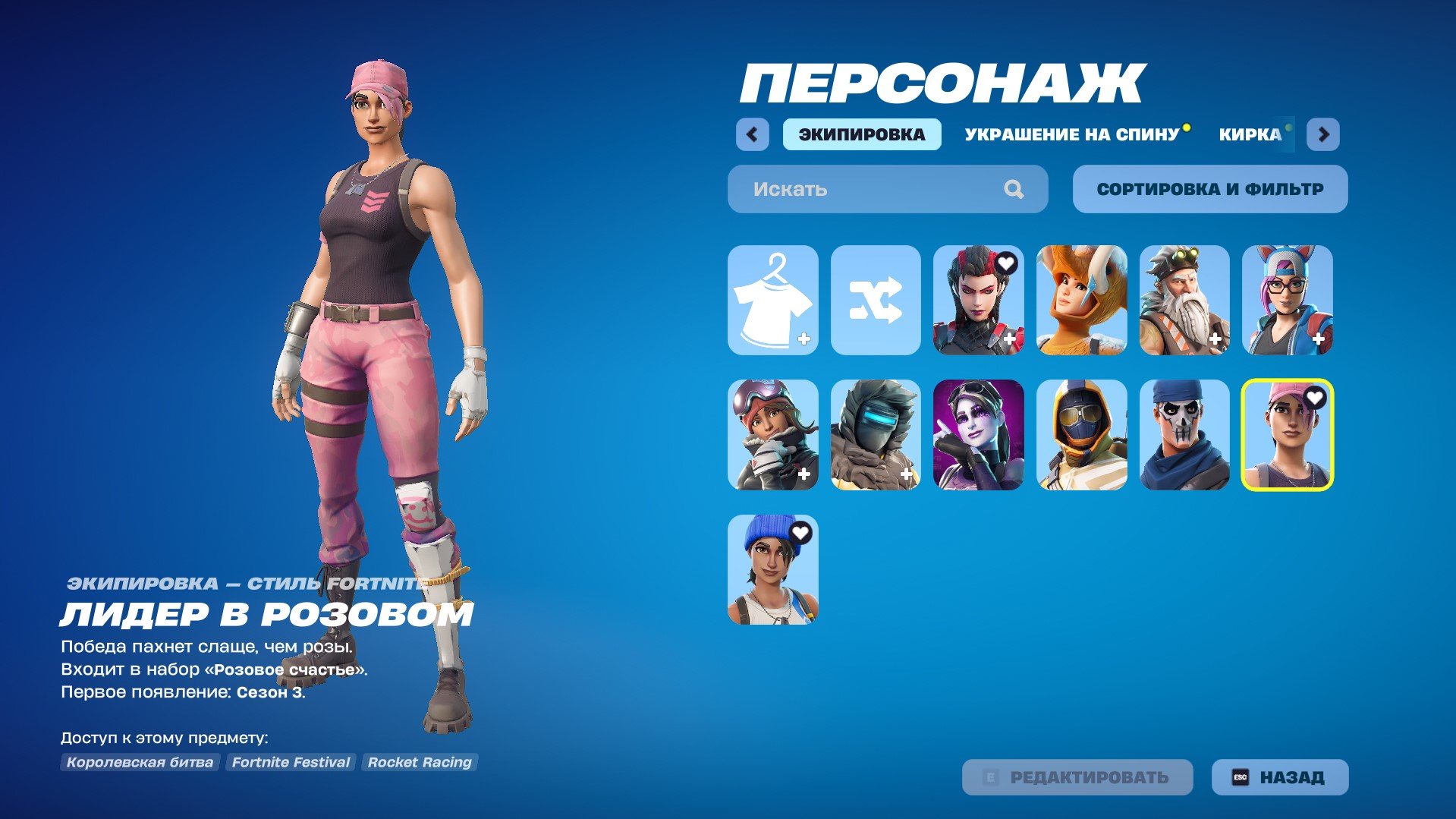Click the add-new-outfit shirt icon
The height and width of the screenshot is (819, 1456).
771,301
